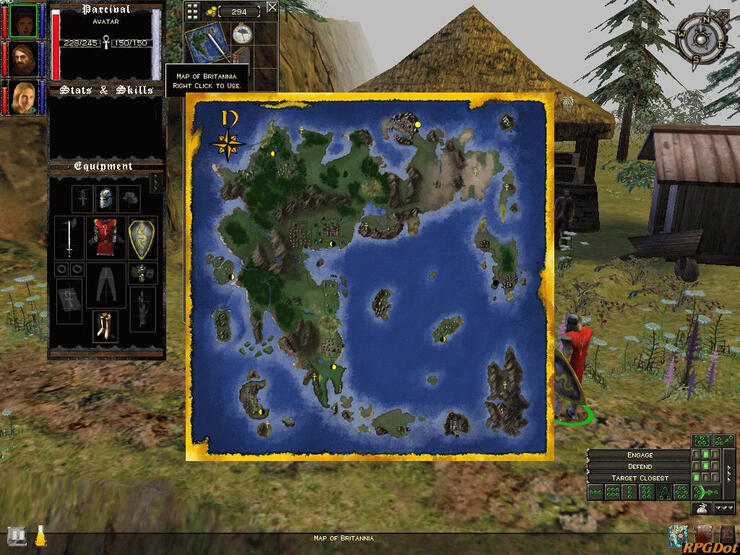Choose the Engage combat order
The image size is (740, 555).
639,455
